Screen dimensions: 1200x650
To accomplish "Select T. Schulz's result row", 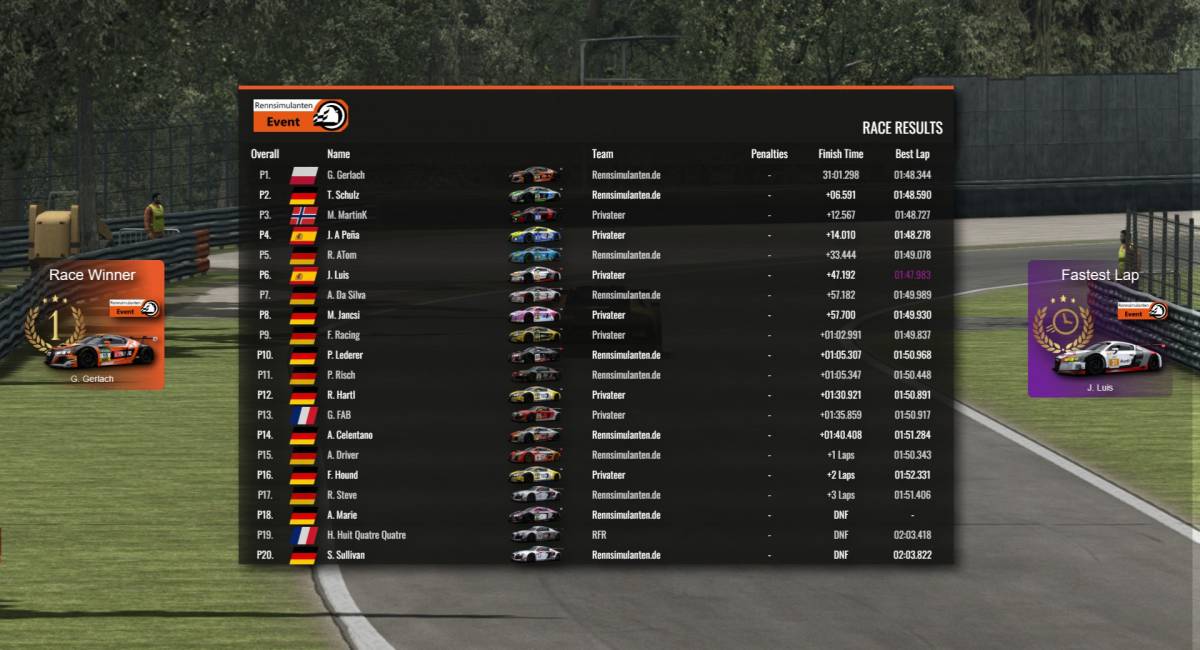I will pos(595,195).
